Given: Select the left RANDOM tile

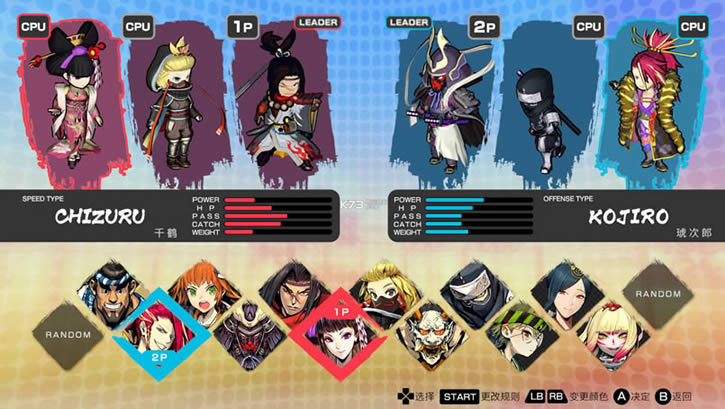Looking at the screenshot, I should click(70, 333).
